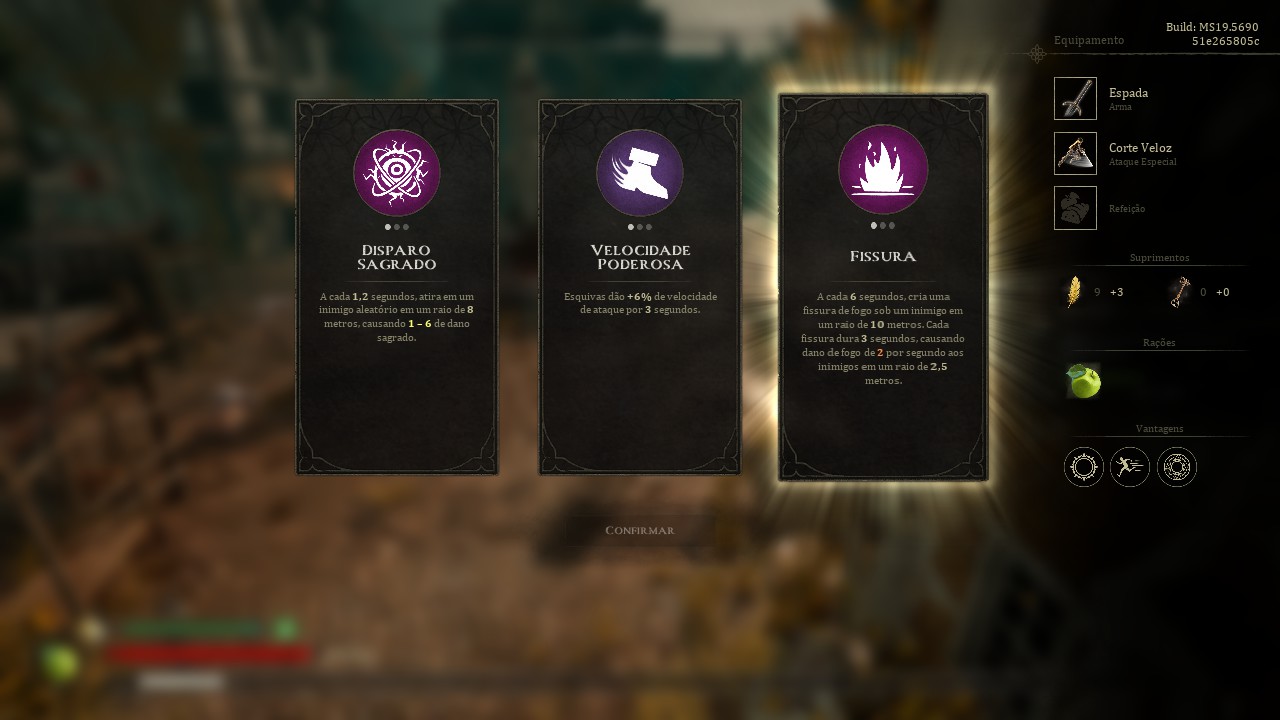Inspect the concentric circles perk icon

(1177, 467)
